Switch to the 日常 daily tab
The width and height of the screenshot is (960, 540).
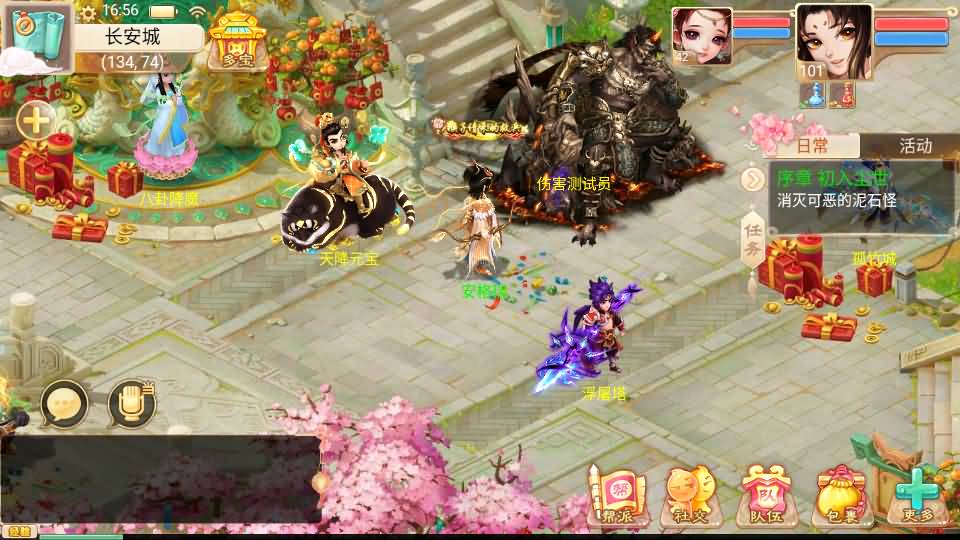tap(812, 146)
